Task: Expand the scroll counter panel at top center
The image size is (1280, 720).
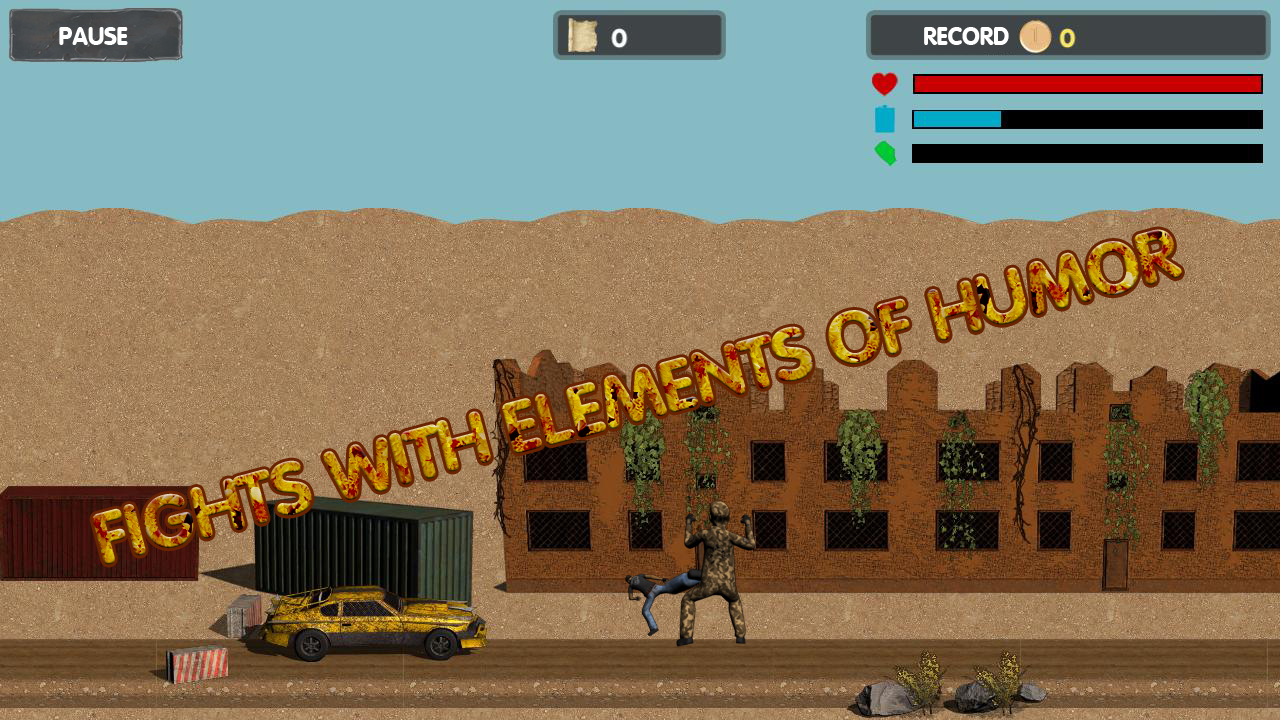Action: (x=639, y=36)
